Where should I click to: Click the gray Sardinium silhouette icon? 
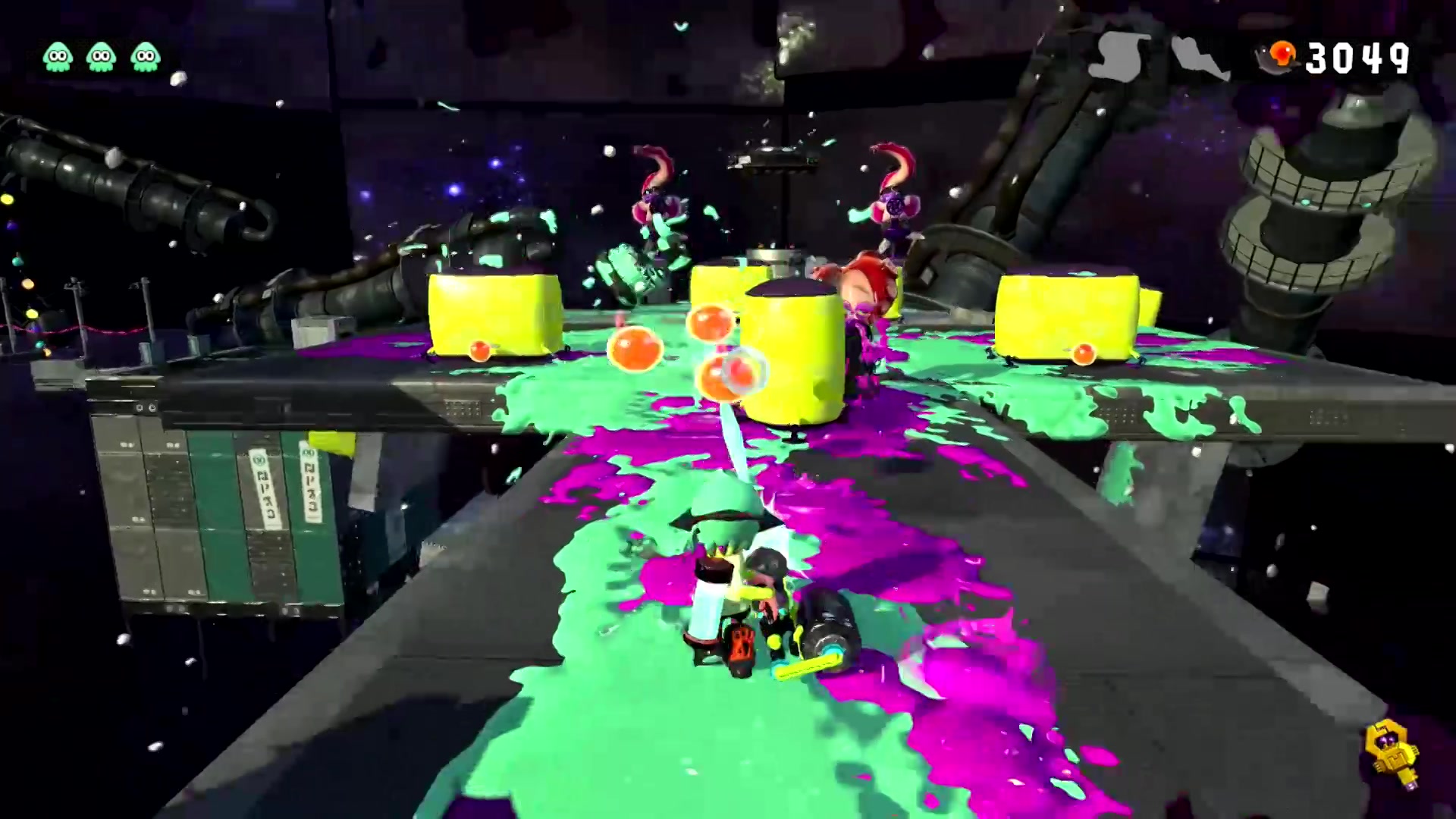(x=1199, y=58)
